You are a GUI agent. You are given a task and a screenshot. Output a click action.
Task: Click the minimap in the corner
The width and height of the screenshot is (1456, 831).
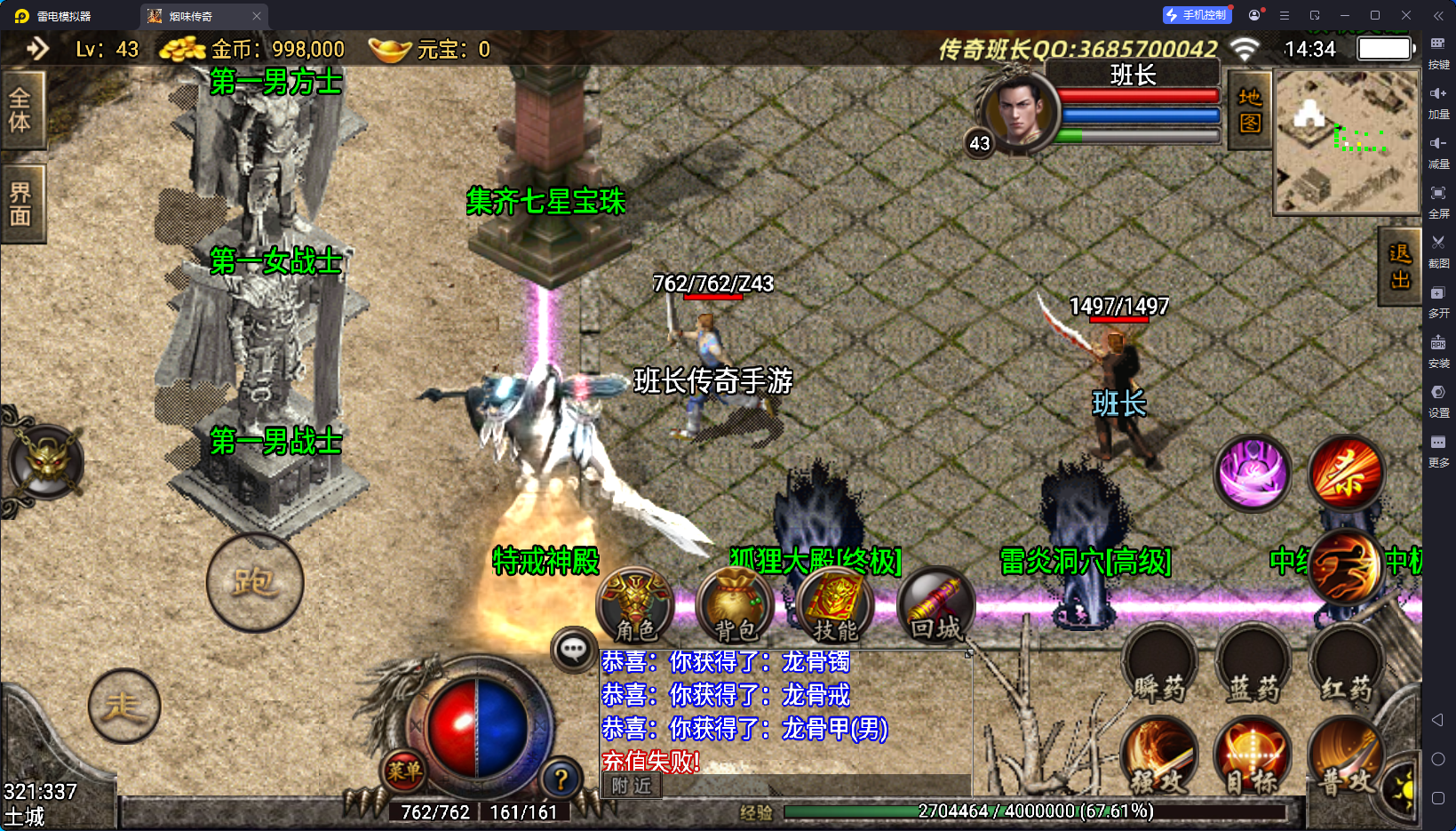click(1347, 142)
